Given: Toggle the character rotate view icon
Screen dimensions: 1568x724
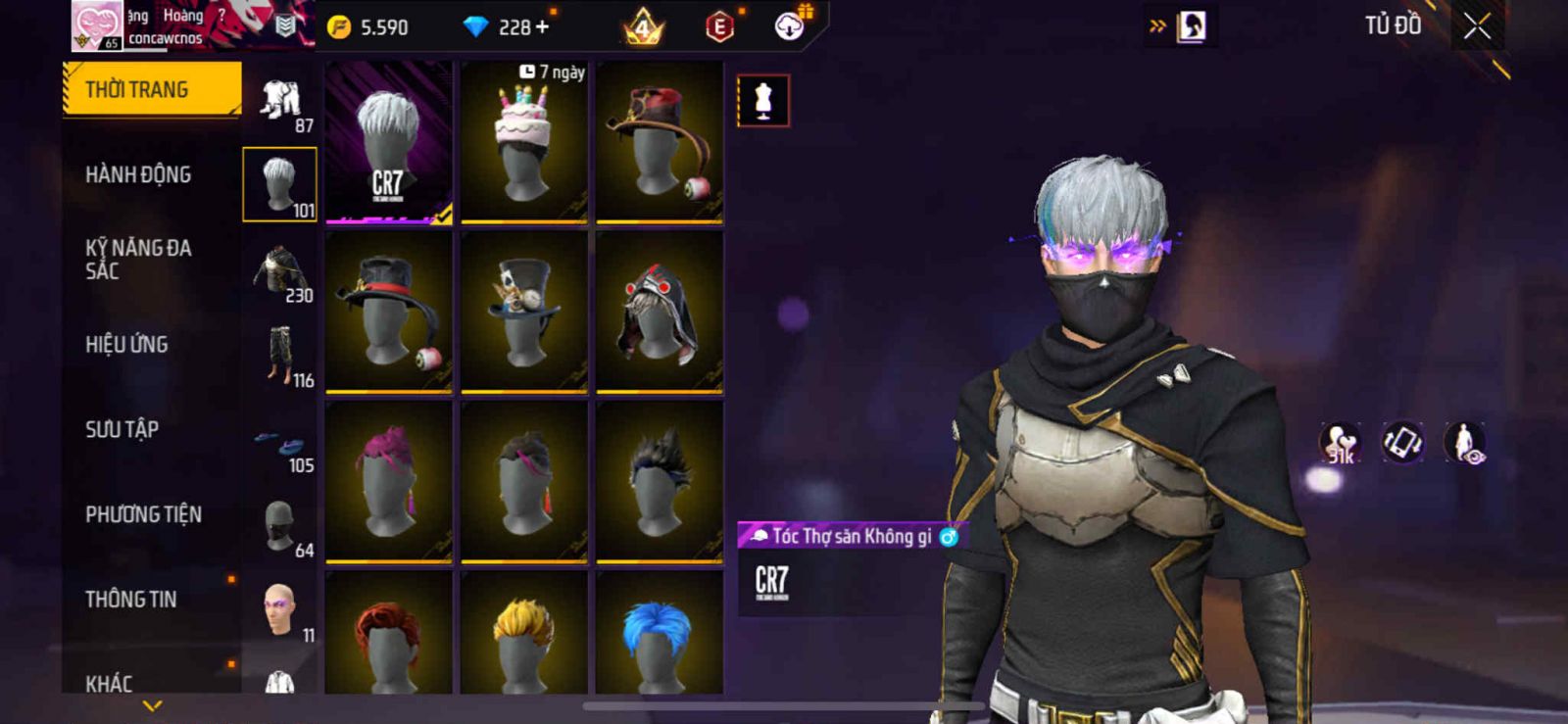Looking at the screenshot, I should [1402, 442].
